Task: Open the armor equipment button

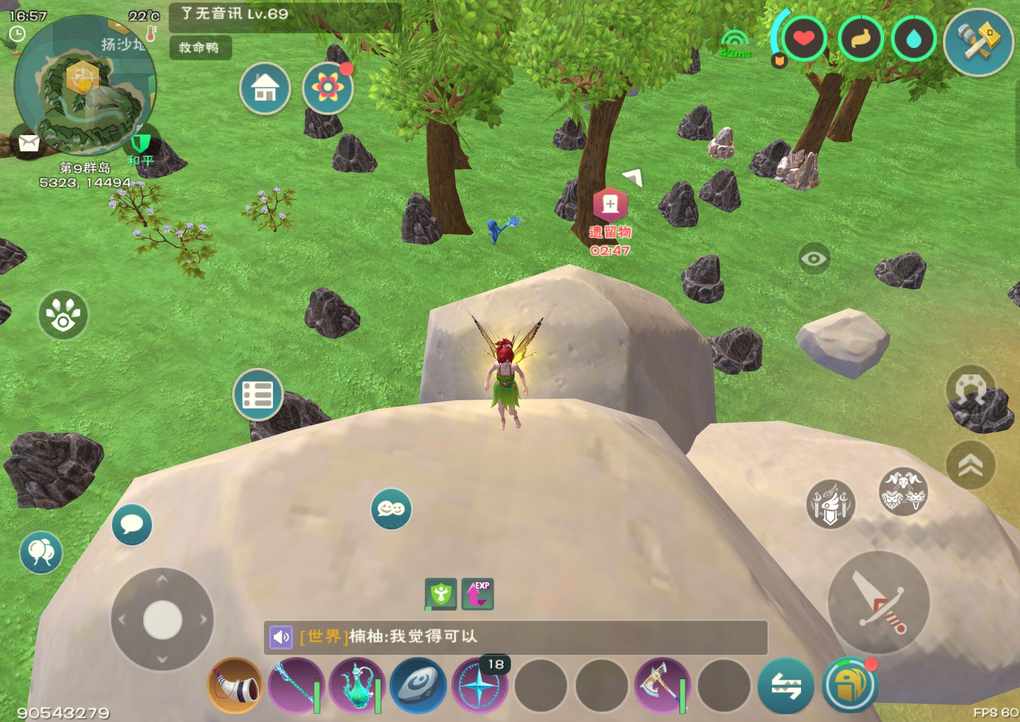Action: point(831,503)
